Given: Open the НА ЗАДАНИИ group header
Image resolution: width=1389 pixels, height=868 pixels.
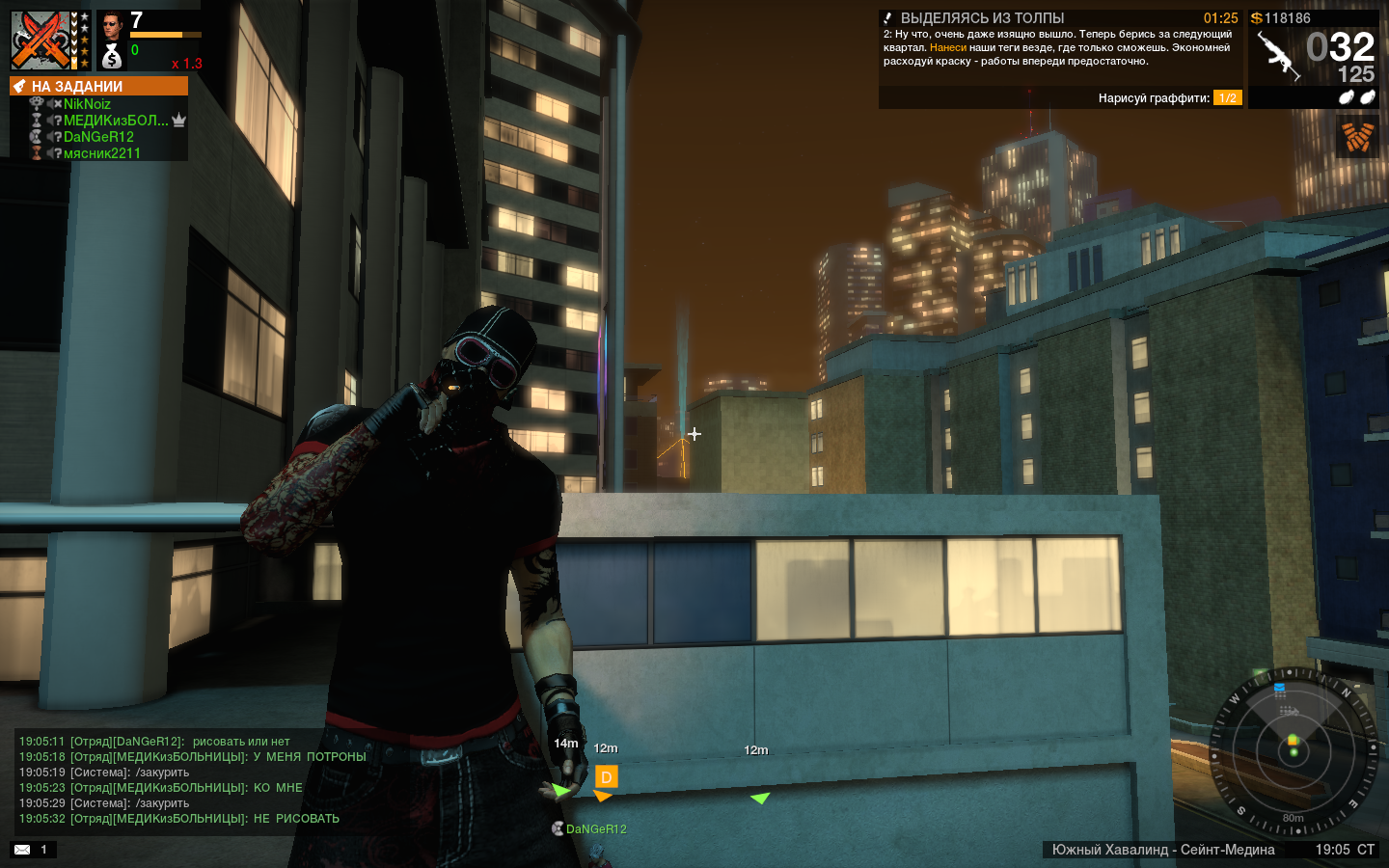Looking at the screenshot, I should tap(98, 86).
